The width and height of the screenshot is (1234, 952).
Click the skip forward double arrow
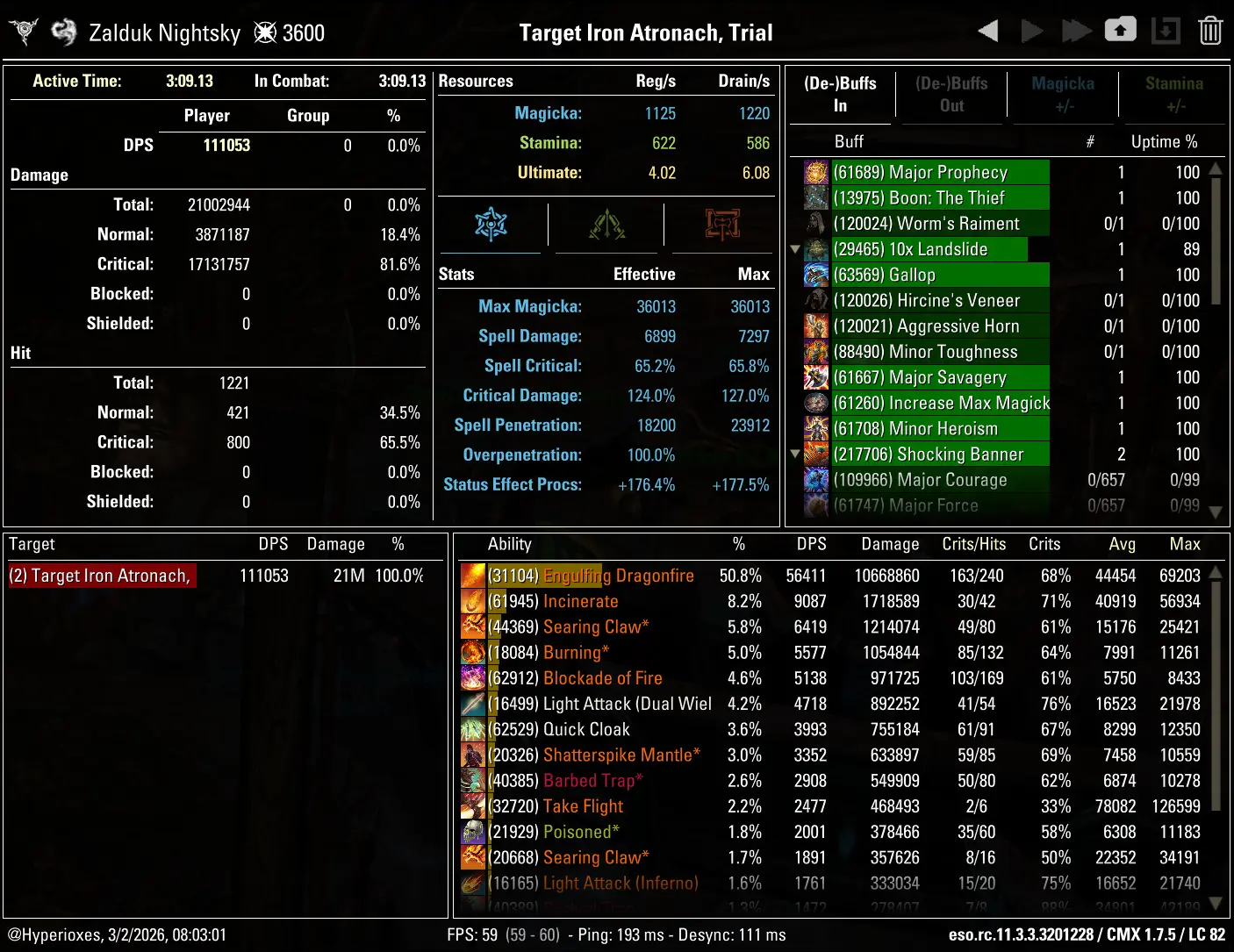click(1076, 29)
